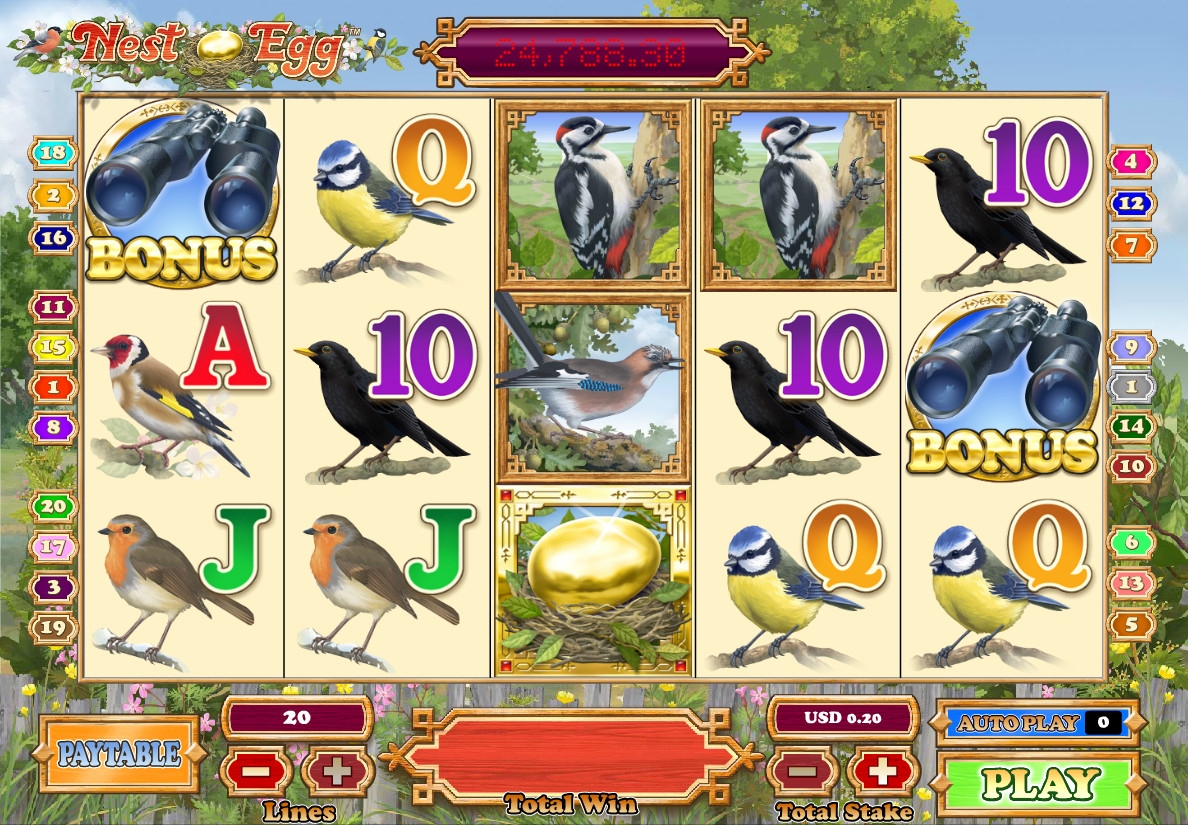Show payline marker 14
The image size is (1188, 825).
(1131, 426)
